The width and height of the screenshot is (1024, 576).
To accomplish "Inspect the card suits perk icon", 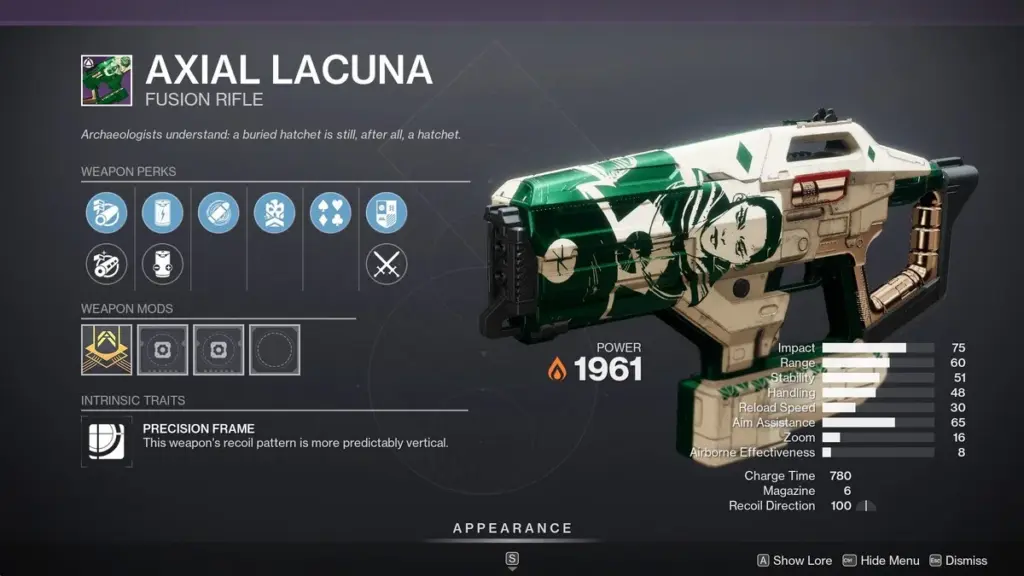I will coord(330,213).
